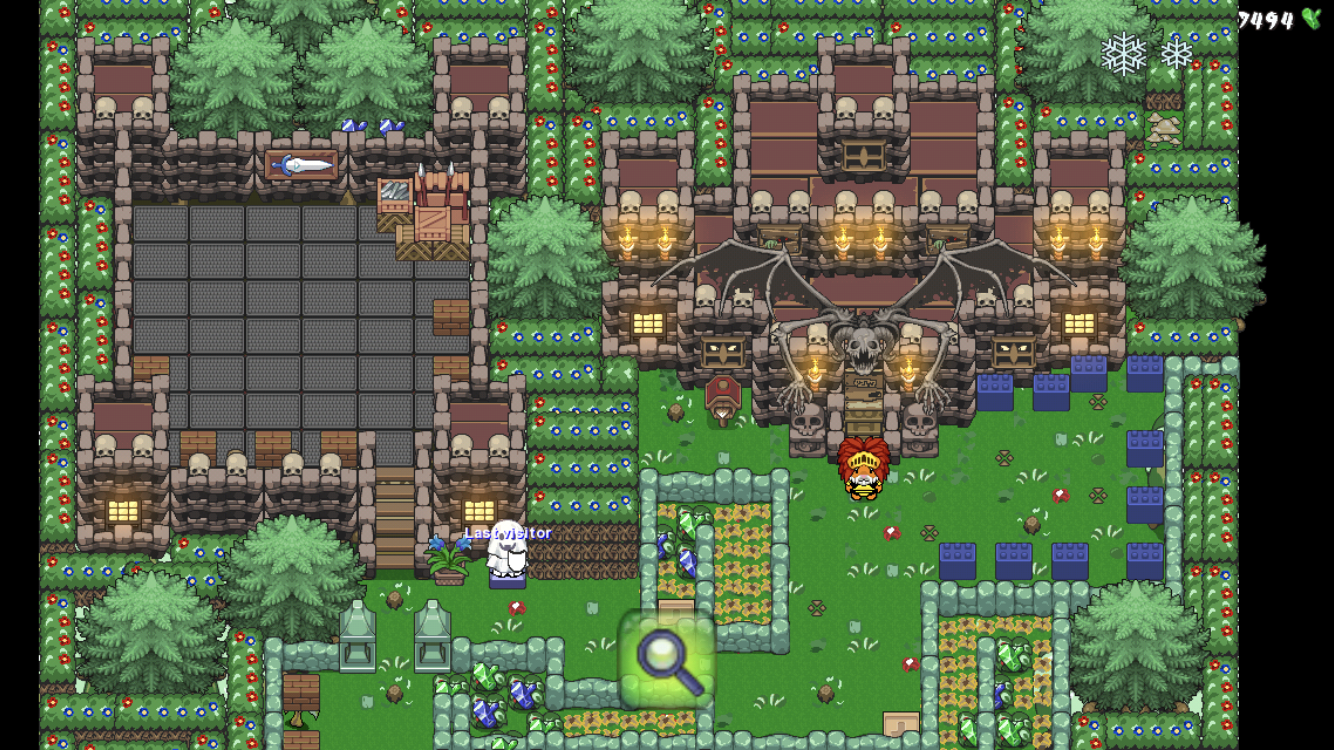Tap the green magnifying glass inspect button
This screenshot has height=750, width=1334.
point(667,659)
